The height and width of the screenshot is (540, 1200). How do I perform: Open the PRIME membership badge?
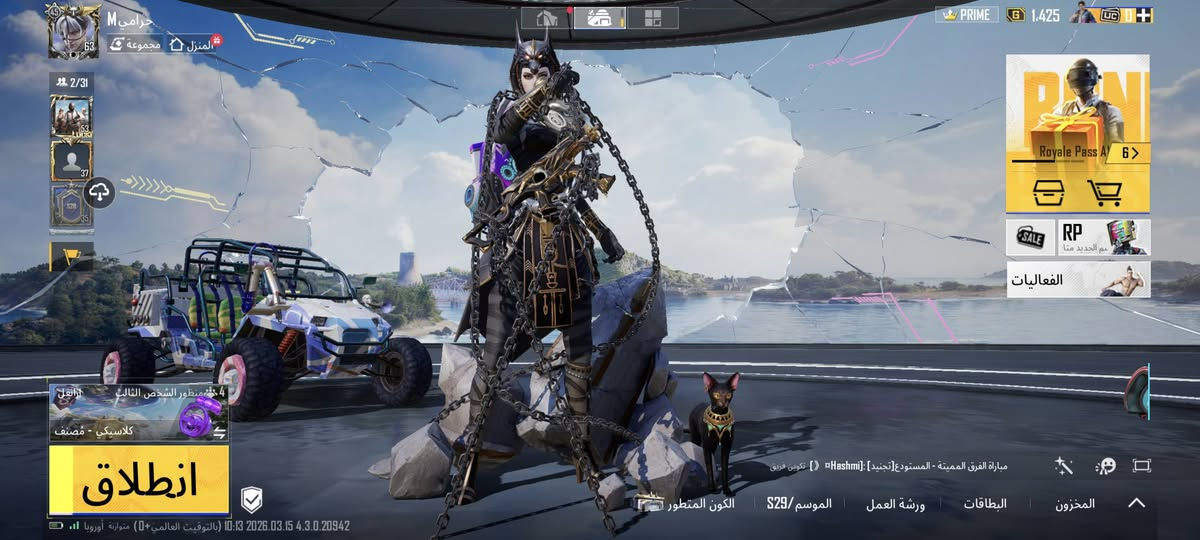964,15
